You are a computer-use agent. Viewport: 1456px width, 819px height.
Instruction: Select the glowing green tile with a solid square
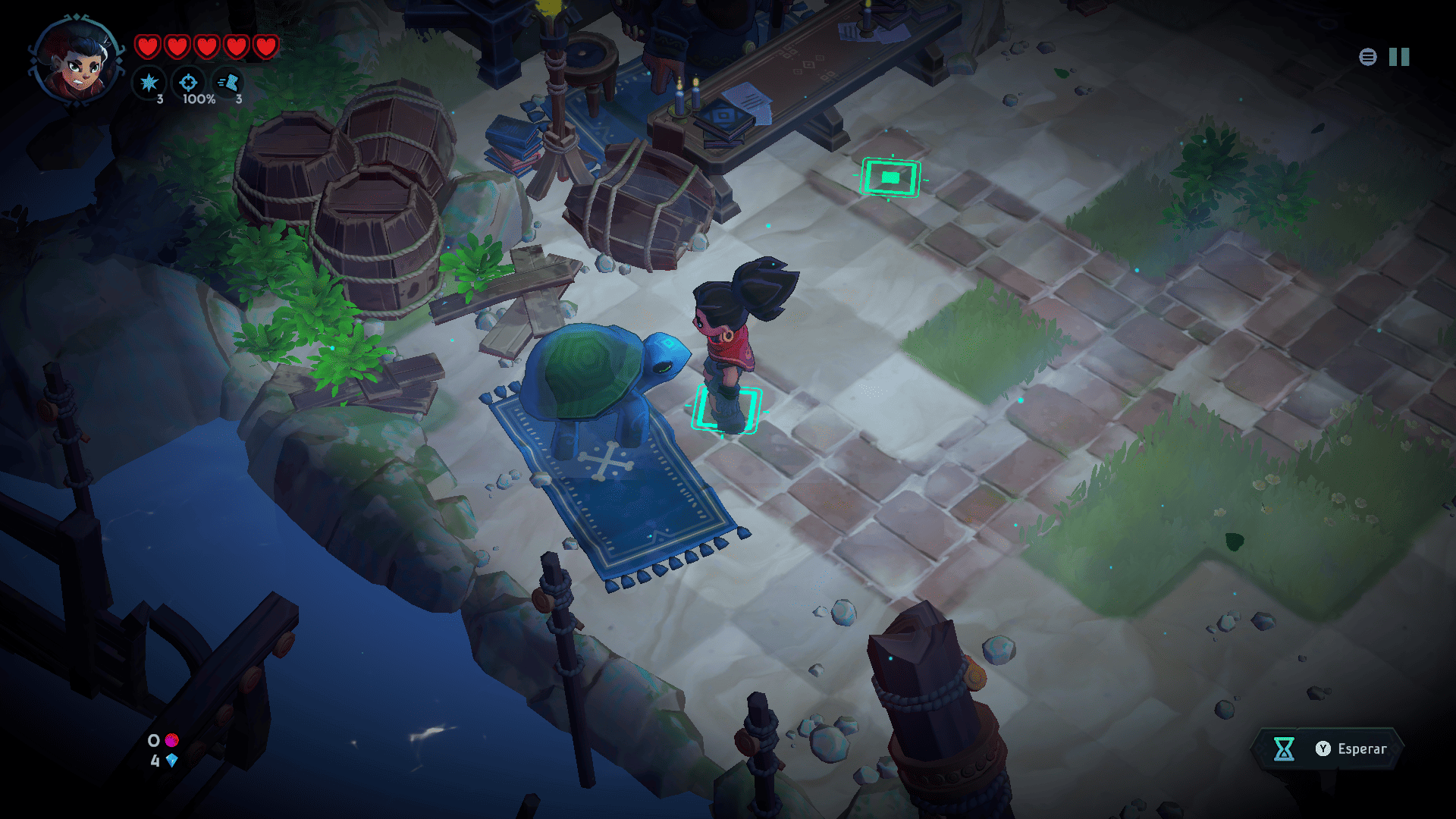pos(890,177)
